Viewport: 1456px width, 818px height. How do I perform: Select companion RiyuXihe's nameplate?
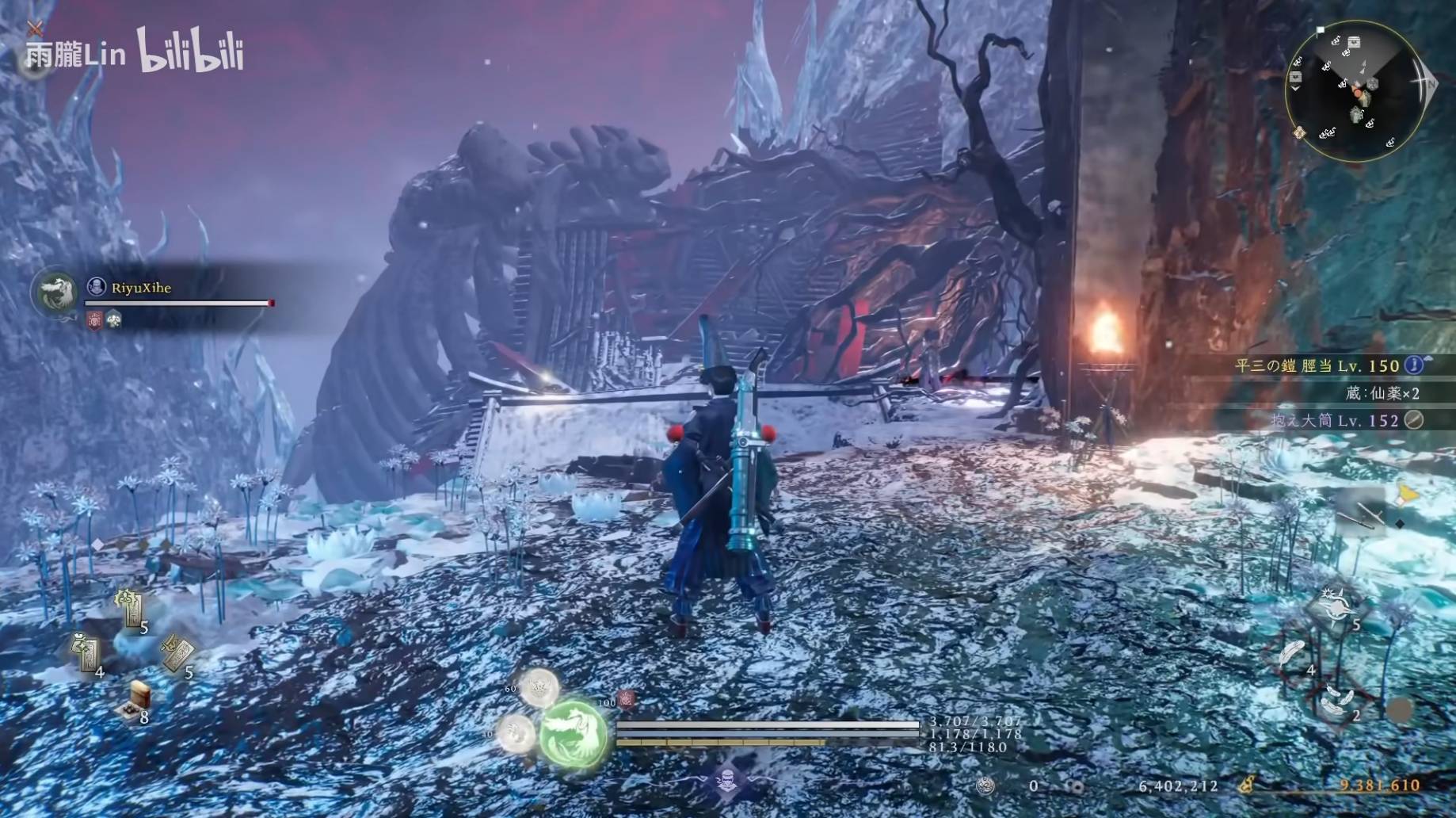tap(140, 288)
